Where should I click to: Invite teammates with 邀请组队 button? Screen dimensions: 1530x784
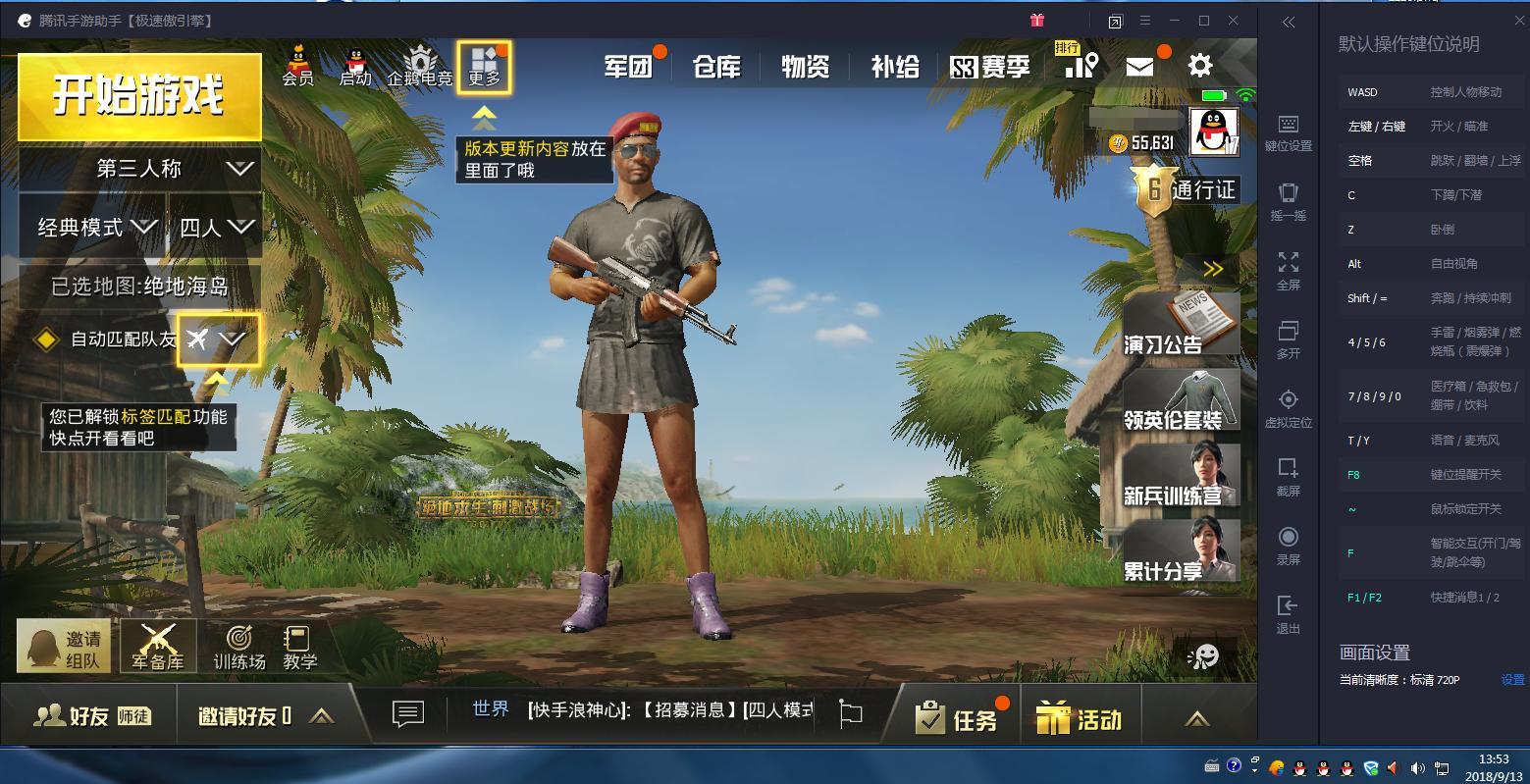[x=65, y=647]
